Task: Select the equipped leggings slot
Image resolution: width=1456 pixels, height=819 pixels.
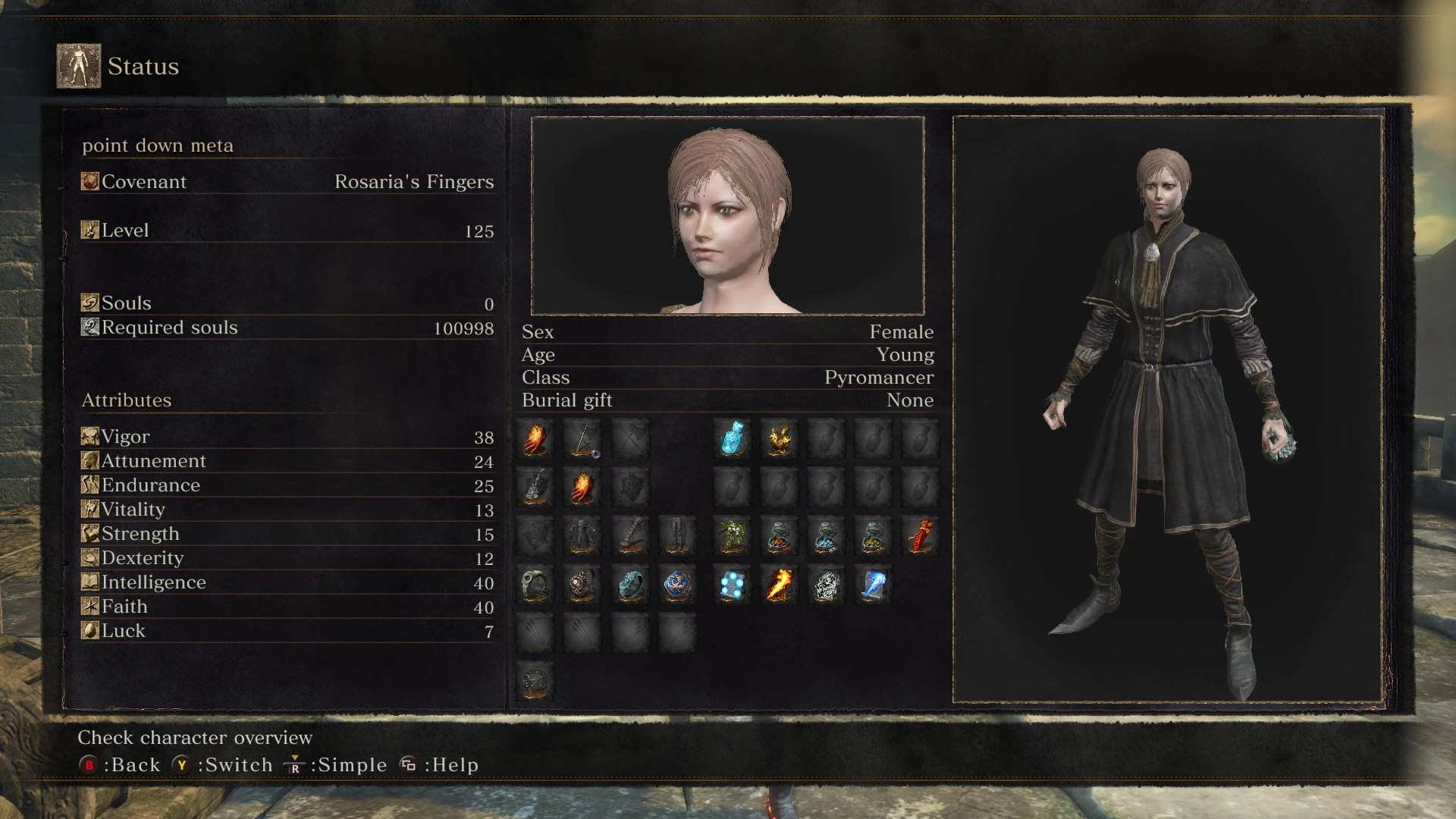Action: pos(676,536)
